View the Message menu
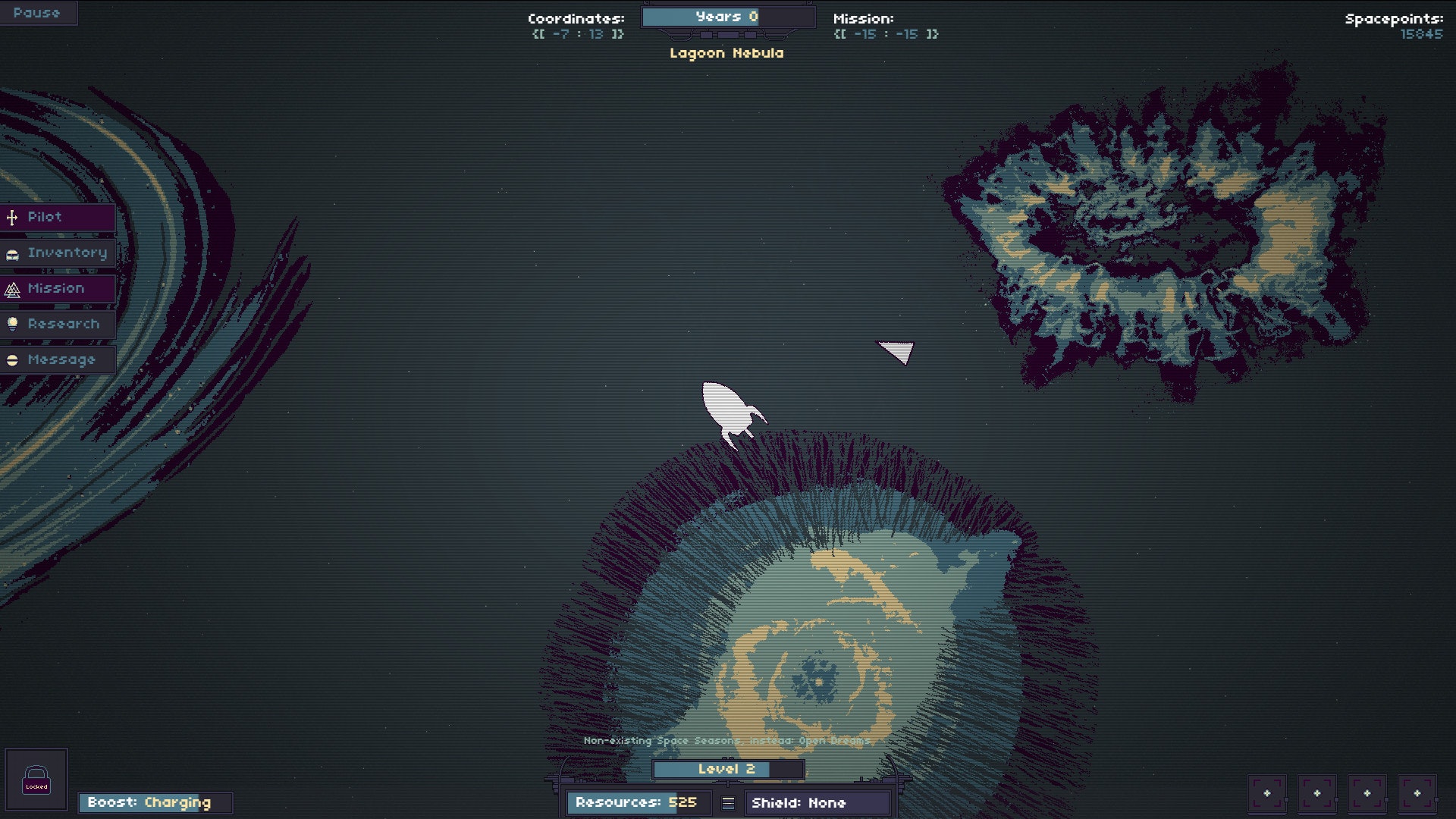1456x819 pixels. pyautogui.click(x=57, y=360)
